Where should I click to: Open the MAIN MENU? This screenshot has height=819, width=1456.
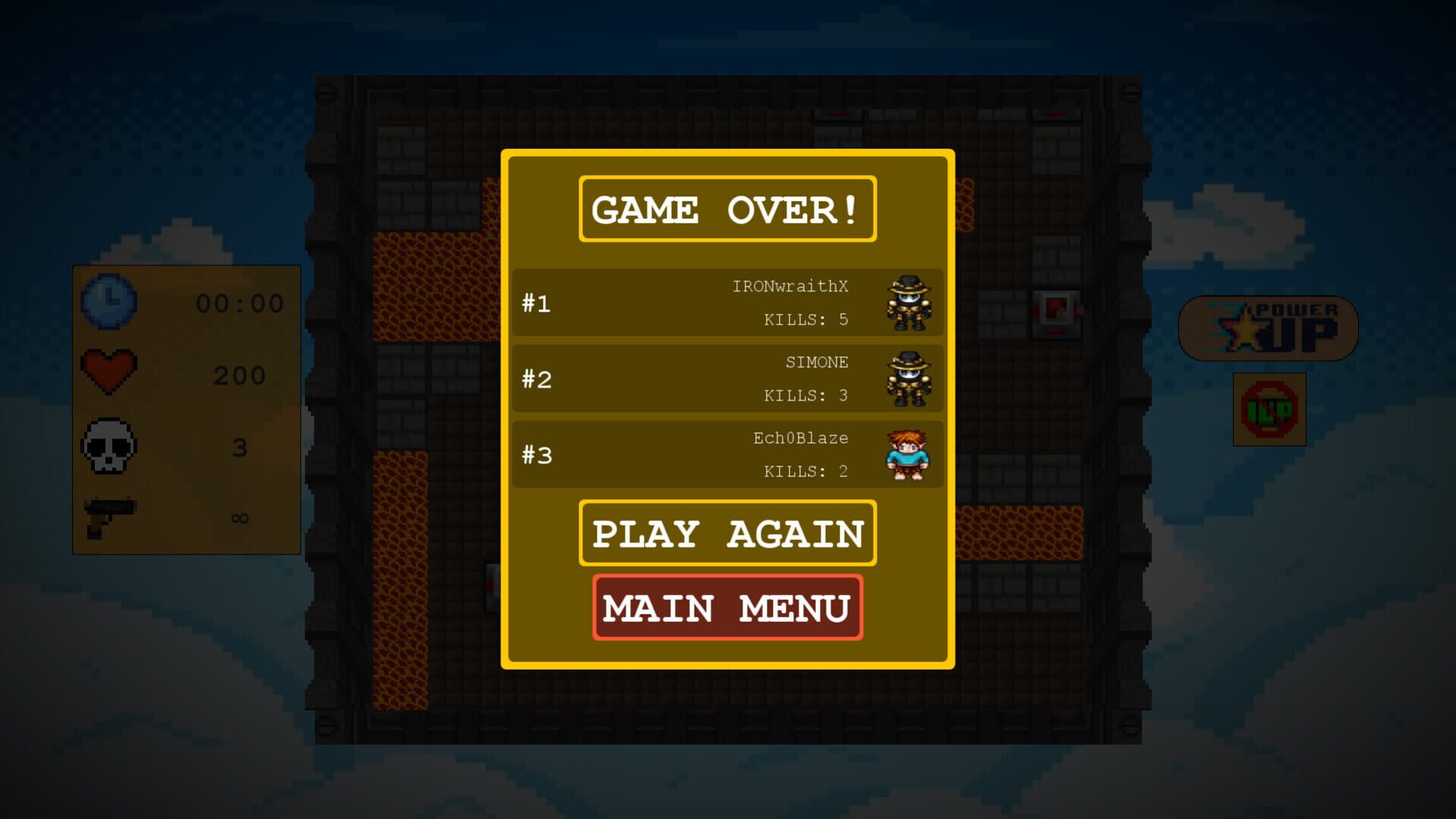[727, 607]
